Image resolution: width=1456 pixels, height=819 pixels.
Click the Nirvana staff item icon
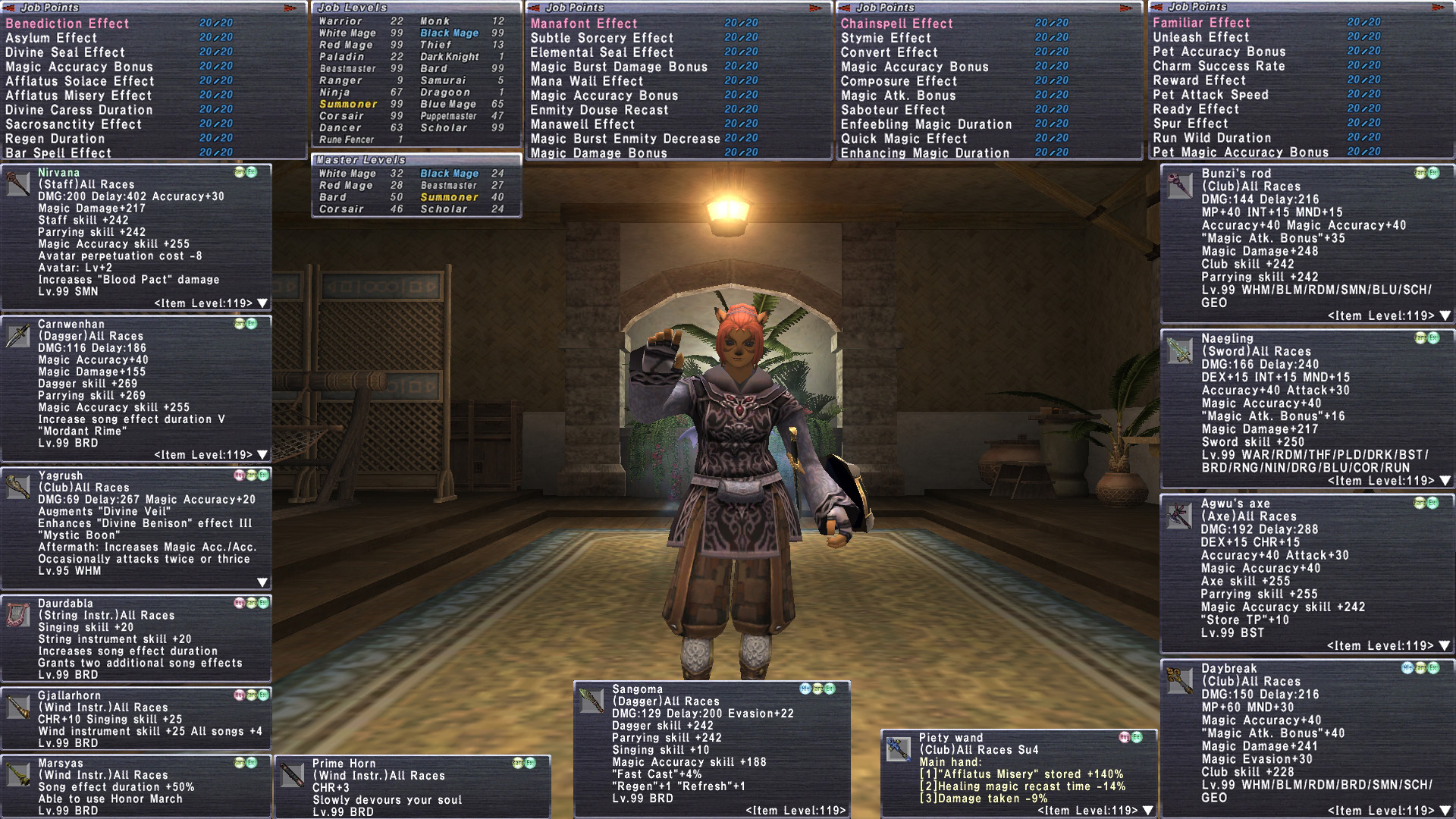pyautogui.click(x=18, y=184)
